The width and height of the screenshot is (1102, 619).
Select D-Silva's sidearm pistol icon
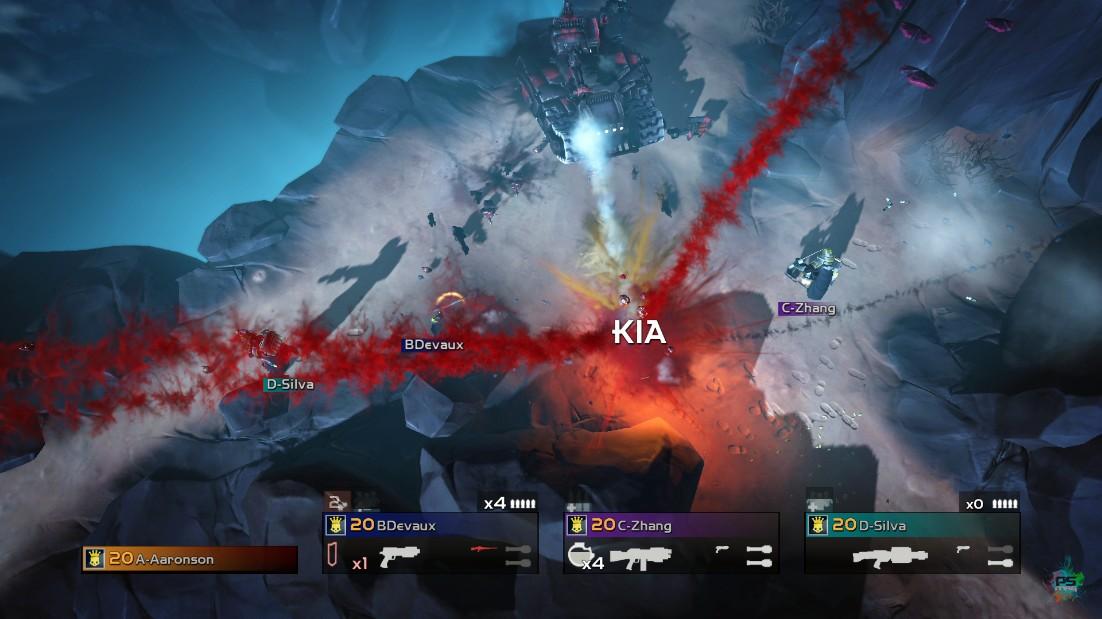964,549
